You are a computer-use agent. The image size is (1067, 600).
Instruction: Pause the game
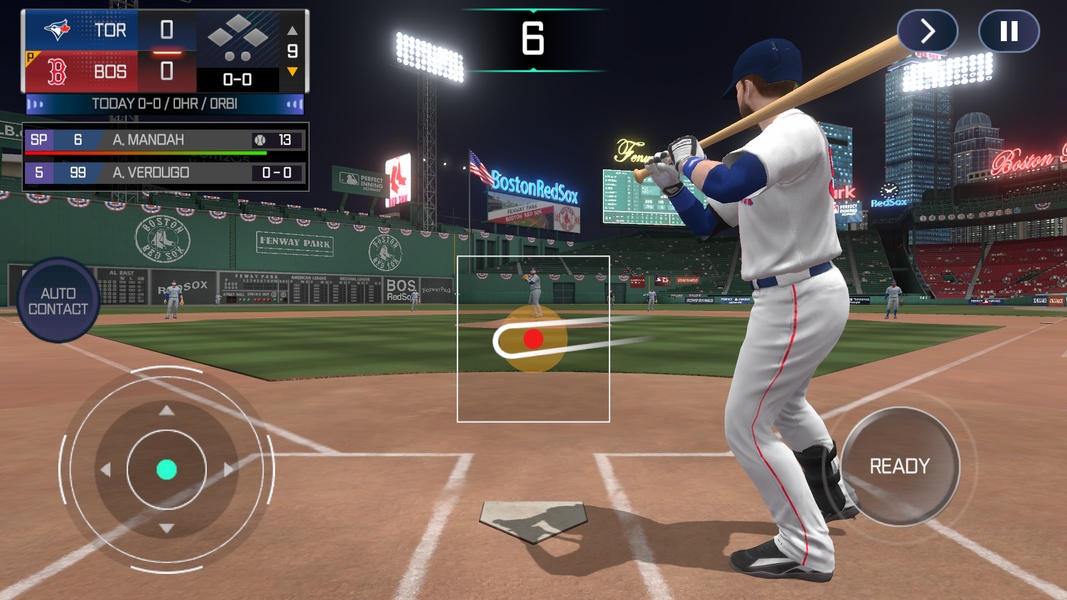tap(1008, 32)
